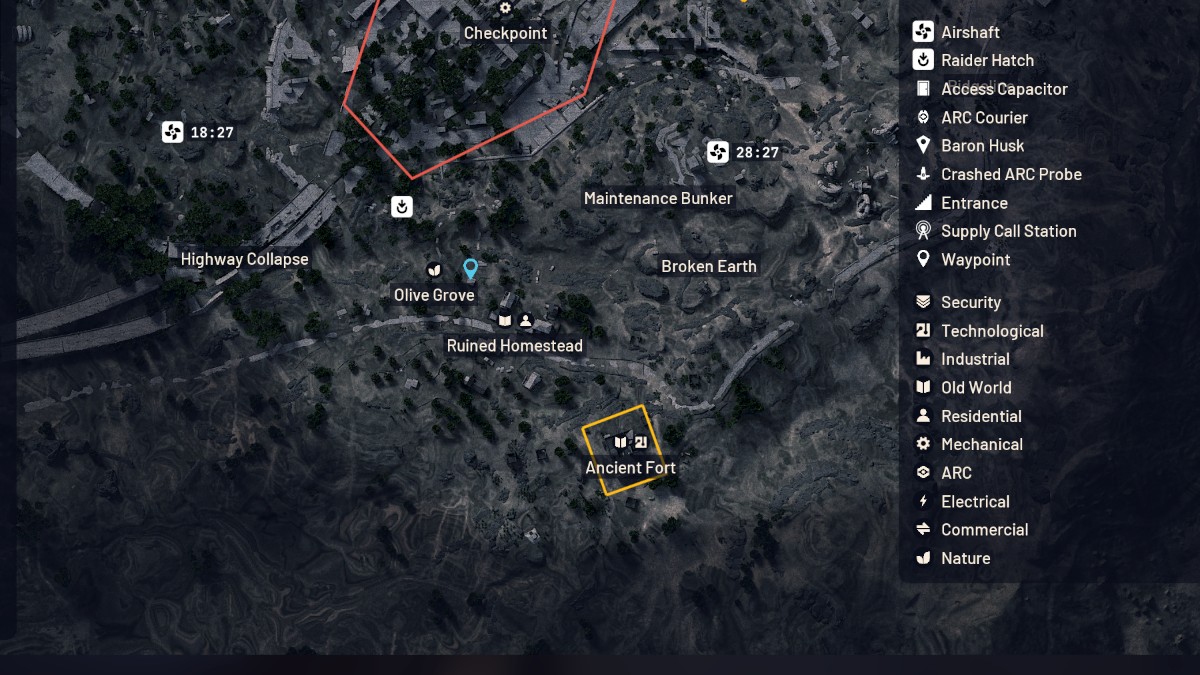Click the Checkpoint mechanical gear marker
The width and height of the screenshot is (1200, 675).
505,8
